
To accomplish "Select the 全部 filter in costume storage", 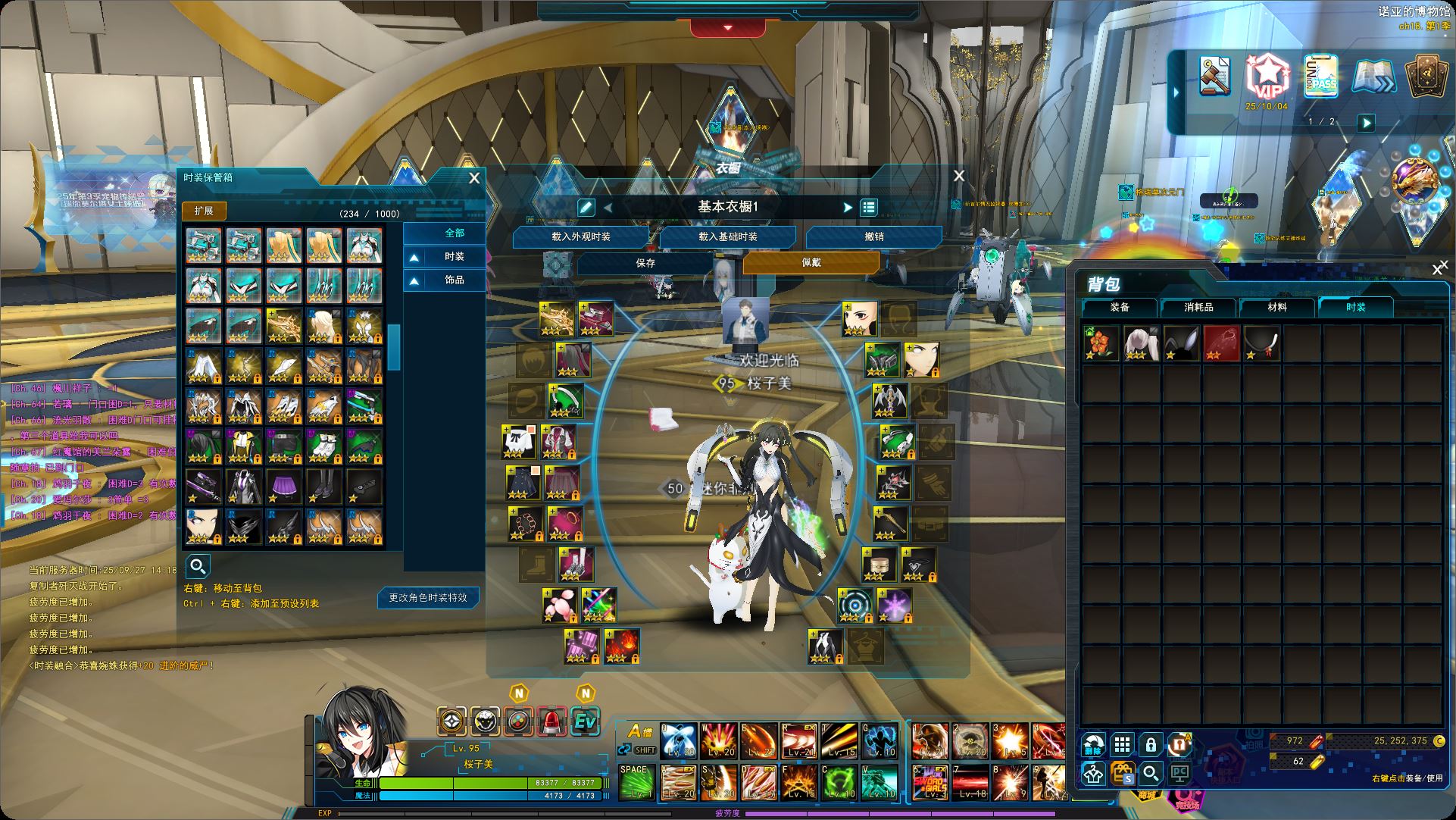I will 454,233.
